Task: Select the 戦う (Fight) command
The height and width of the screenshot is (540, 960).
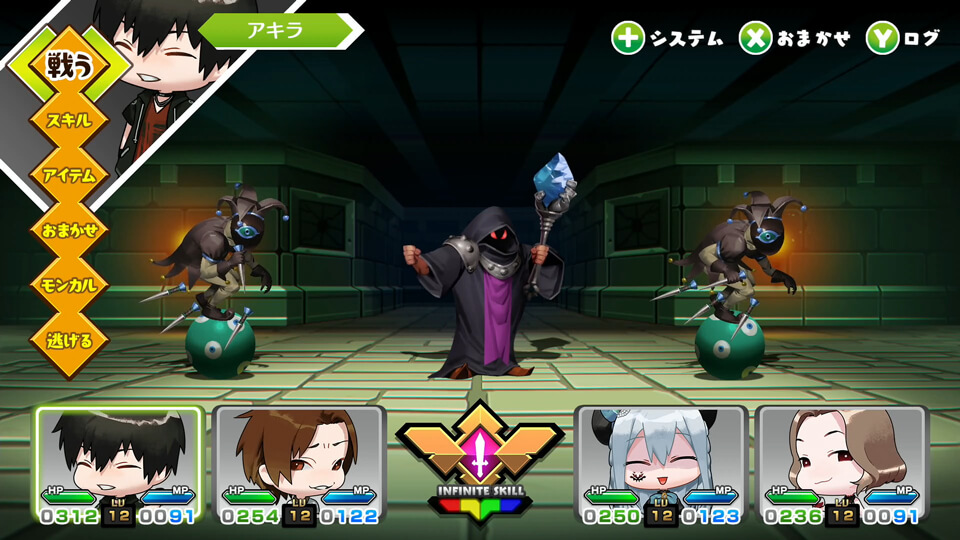Action: [69, 65]
